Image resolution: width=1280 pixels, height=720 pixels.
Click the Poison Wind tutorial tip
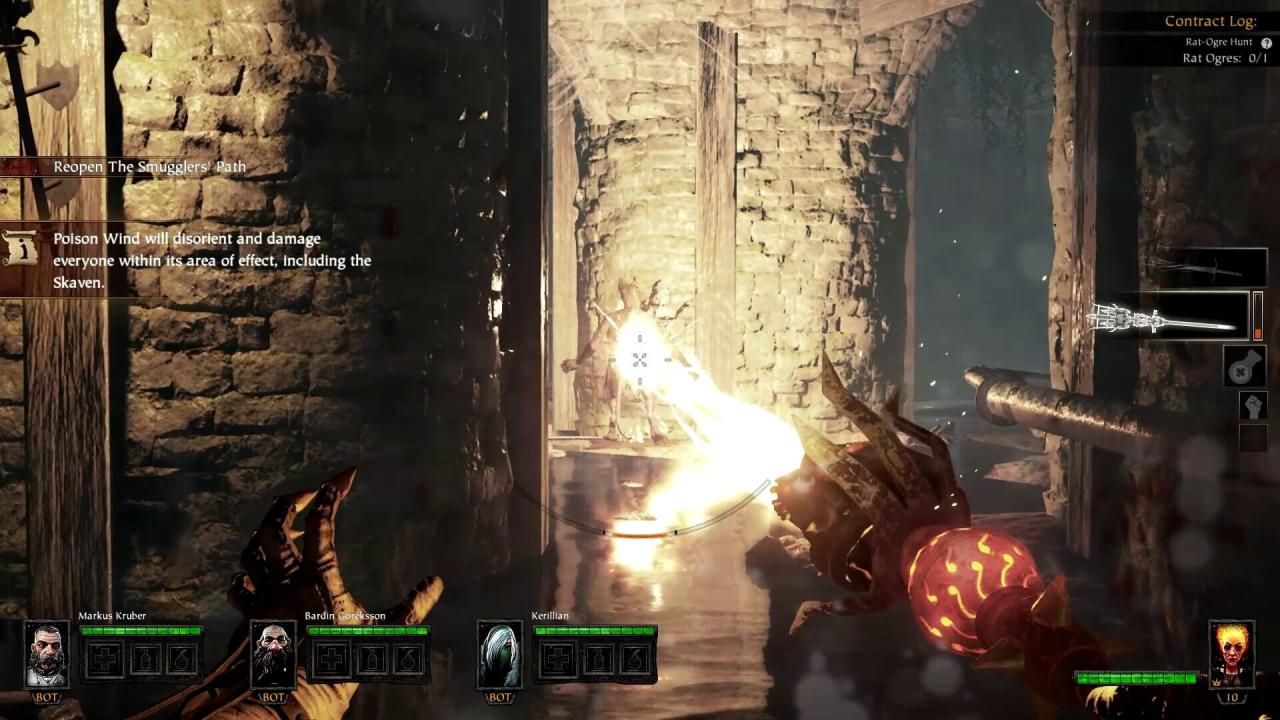212,261
